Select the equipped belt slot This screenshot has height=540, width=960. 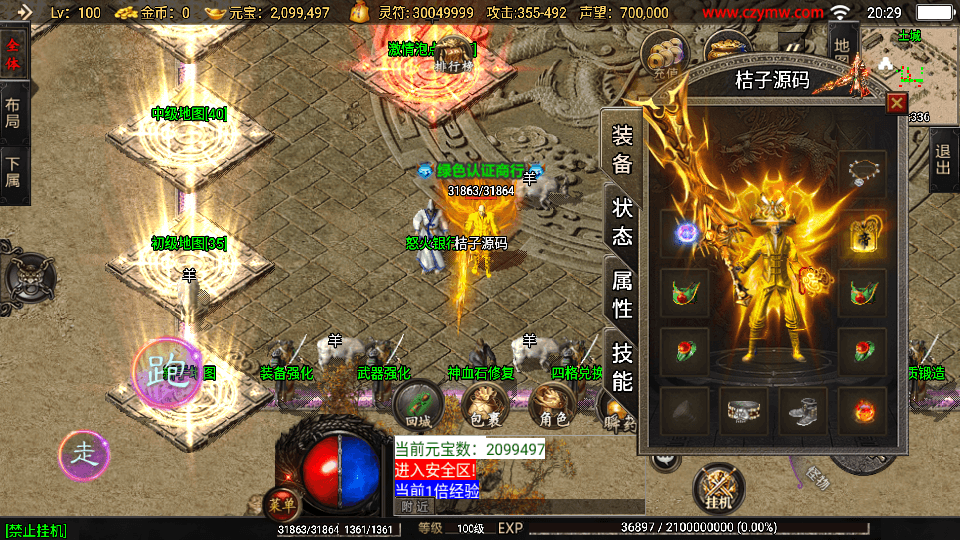744,409
